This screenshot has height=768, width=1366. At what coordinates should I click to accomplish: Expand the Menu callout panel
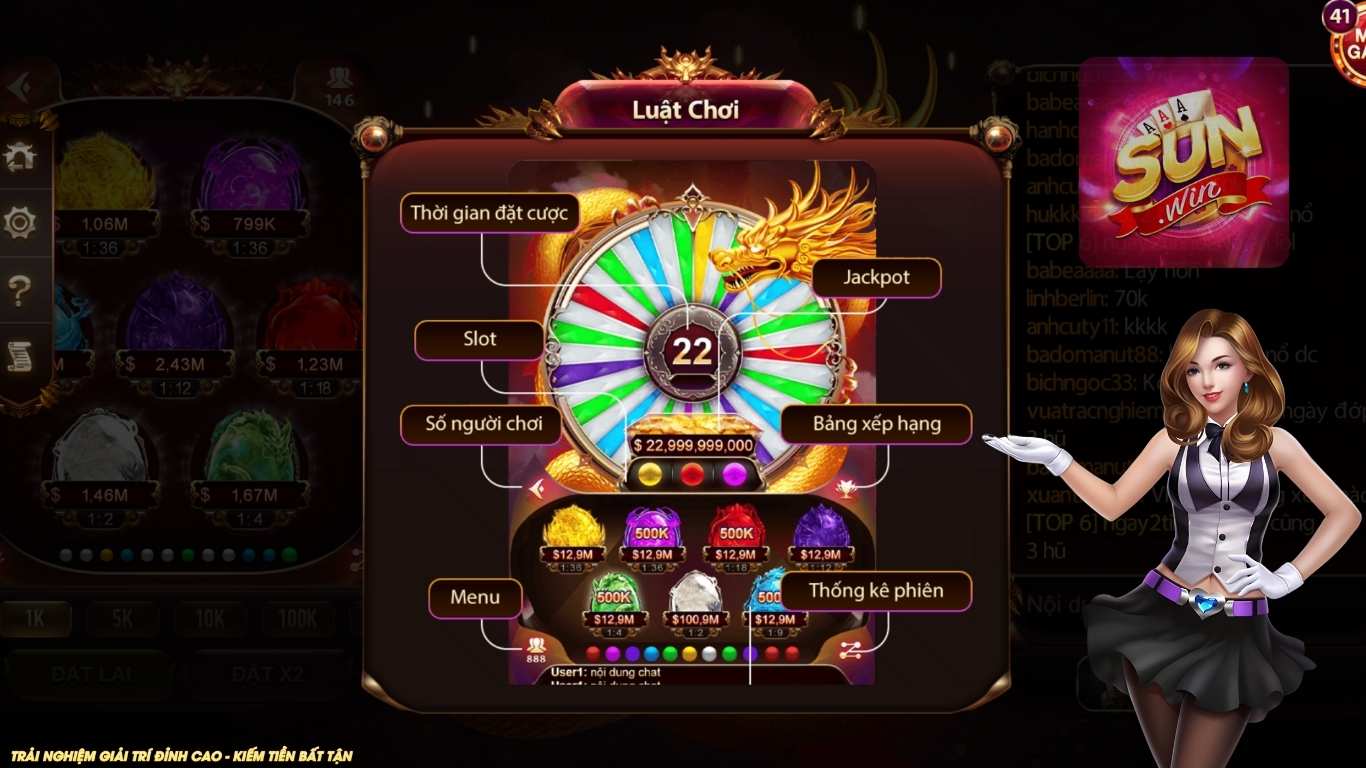coord(475,598)
